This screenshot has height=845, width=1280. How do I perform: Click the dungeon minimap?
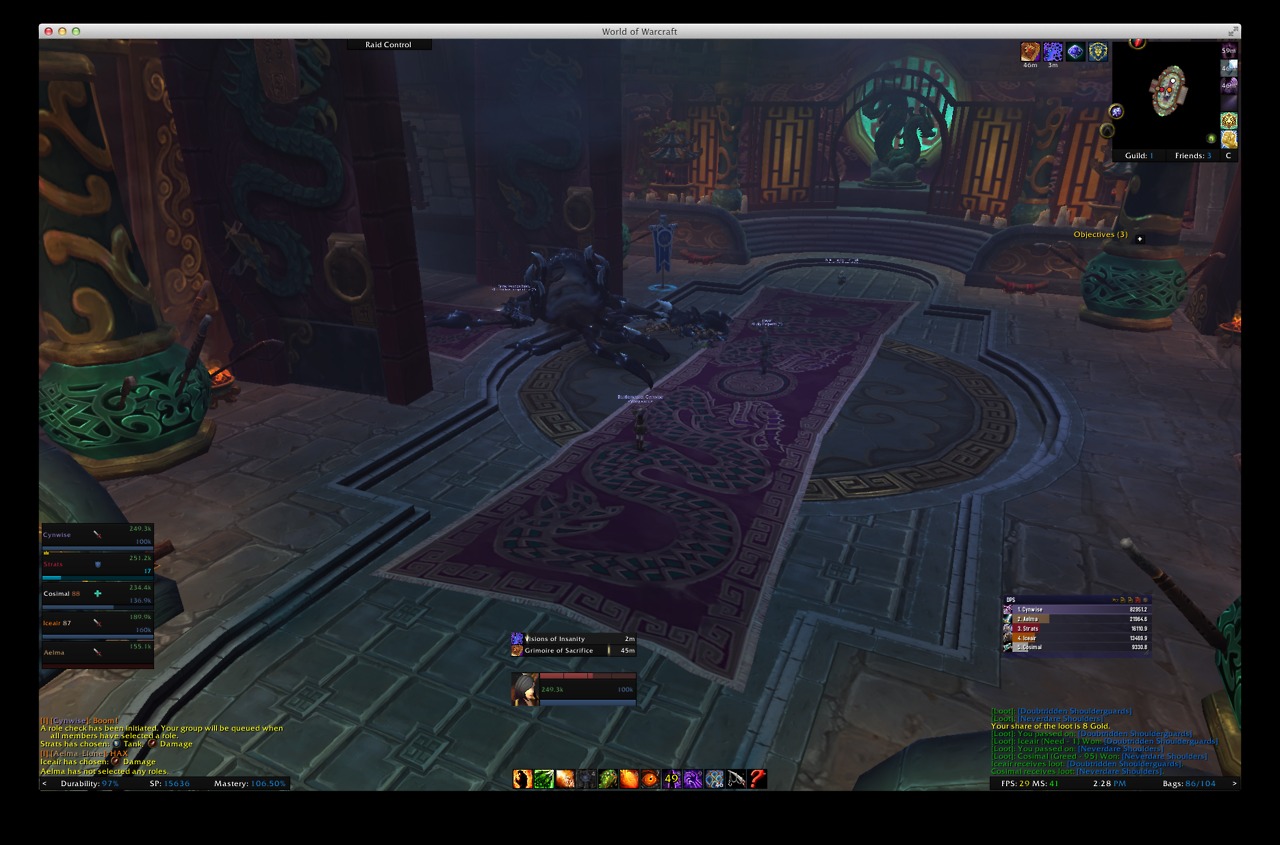[x=1166, y=95]
